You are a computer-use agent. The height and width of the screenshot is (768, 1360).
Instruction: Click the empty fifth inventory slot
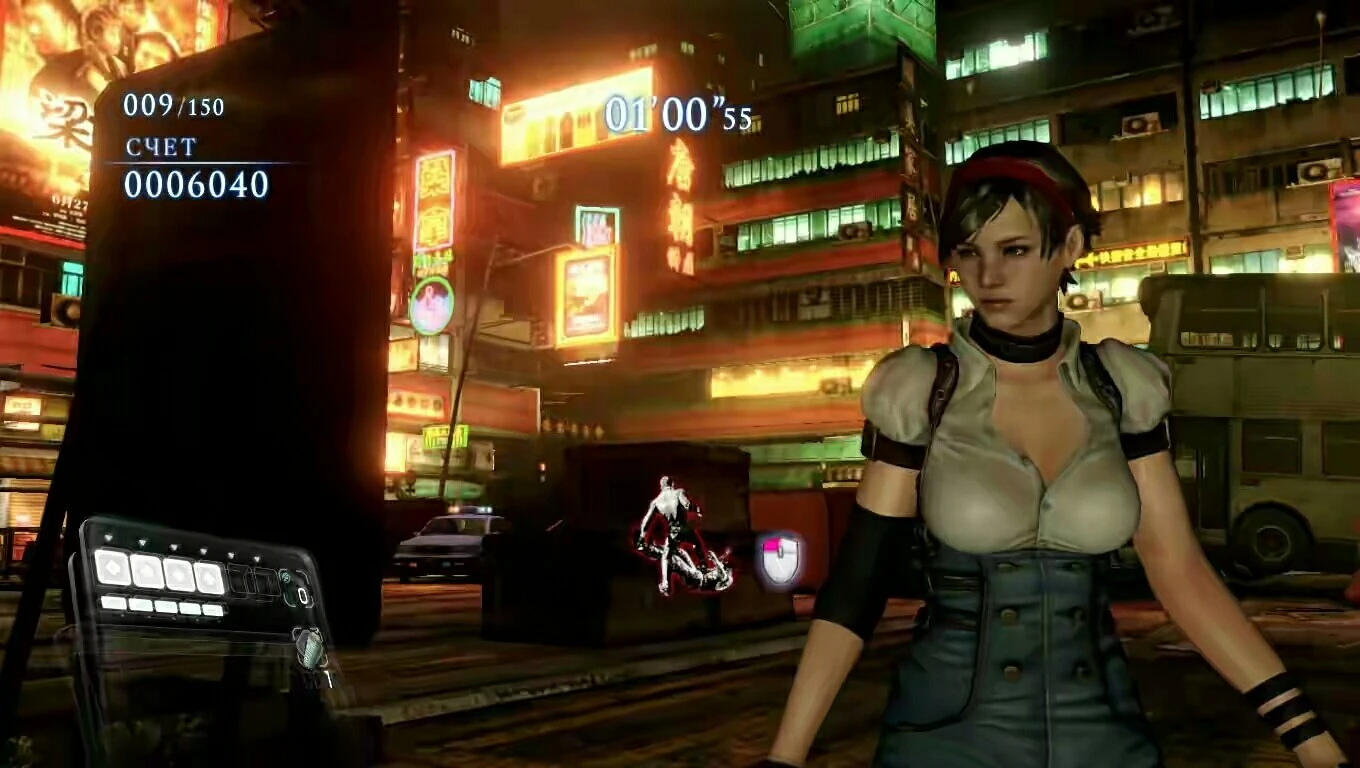pyautogui.click(x=240, y=578)
